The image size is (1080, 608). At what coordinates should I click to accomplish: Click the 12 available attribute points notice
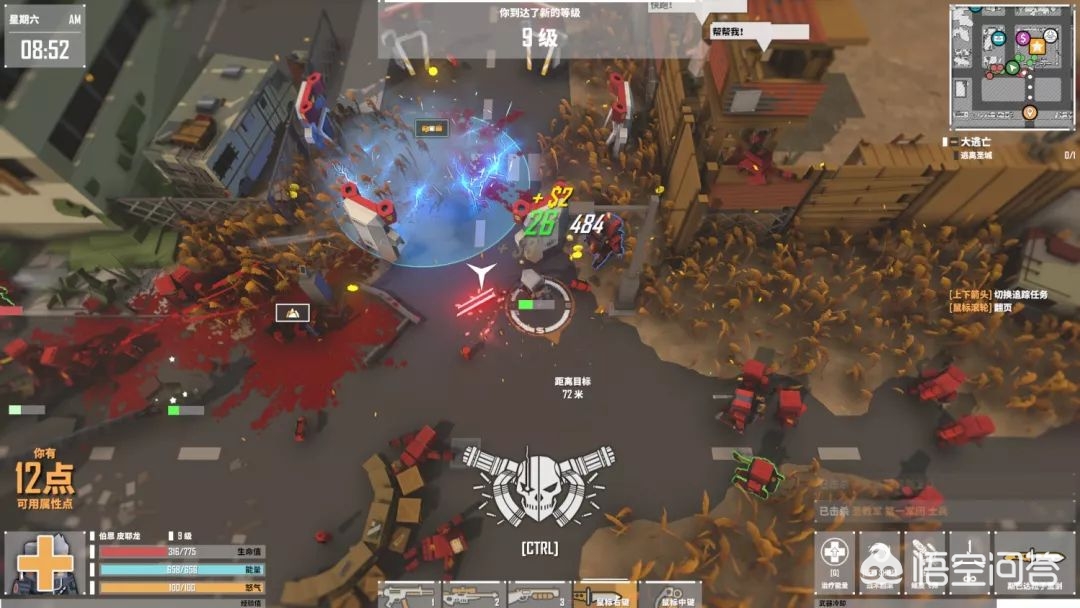[44, 478]
